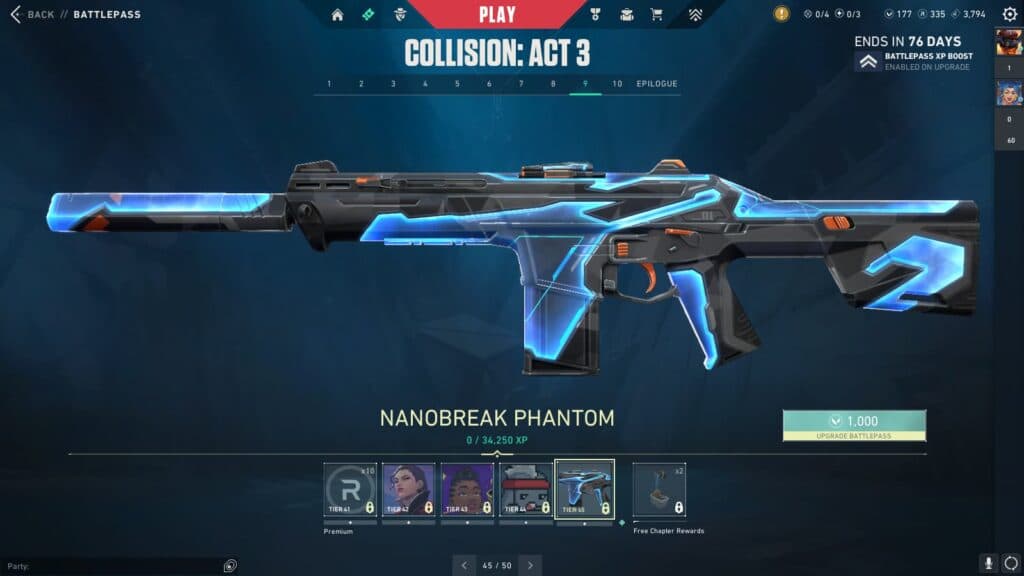Toggle the microphone icon
This screenshot has width=1024, height=576.
pos(987,564)
